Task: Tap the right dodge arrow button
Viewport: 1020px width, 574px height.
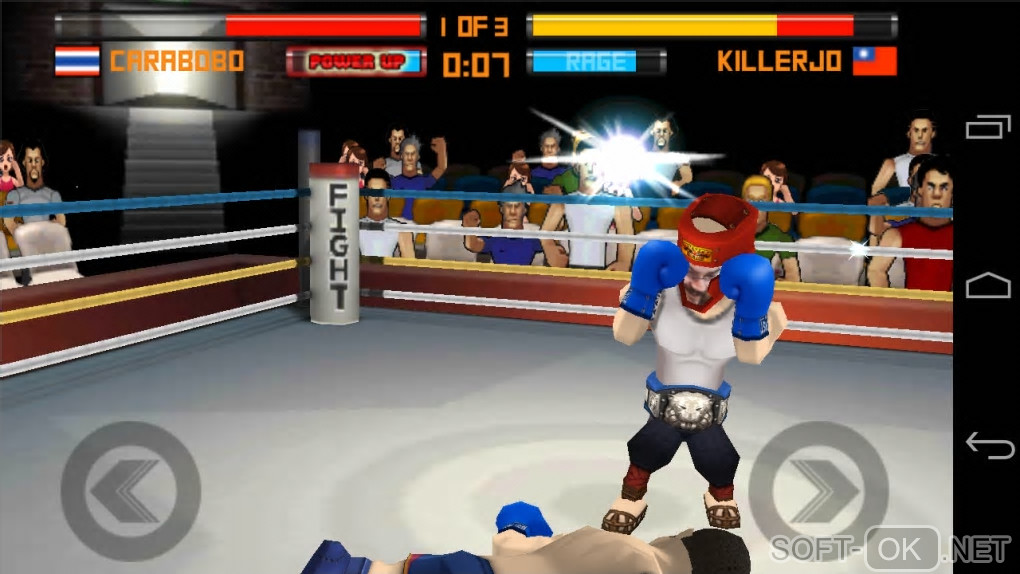Action: 818,490
